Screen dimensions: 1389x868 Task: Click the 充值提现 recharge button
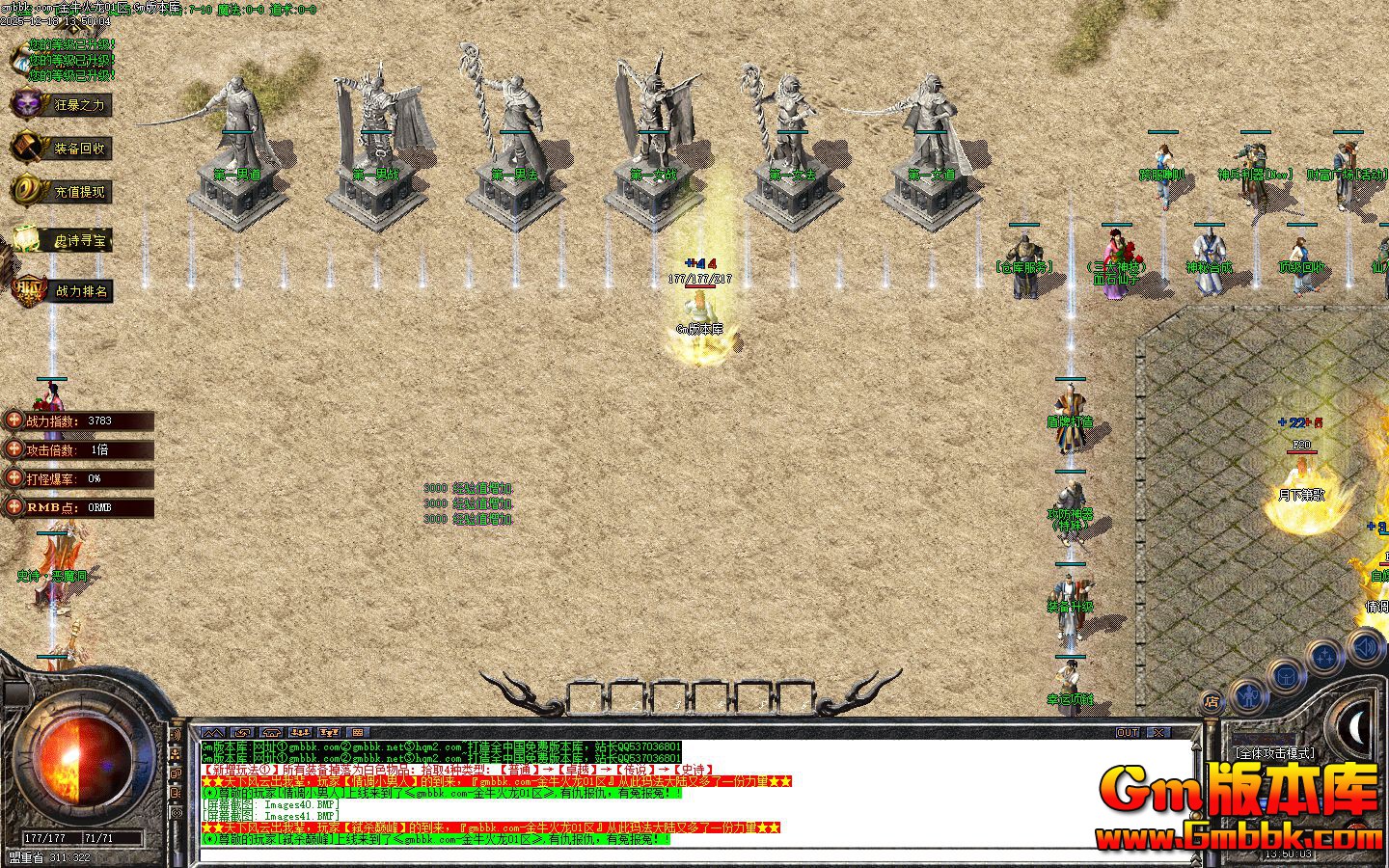60,192
